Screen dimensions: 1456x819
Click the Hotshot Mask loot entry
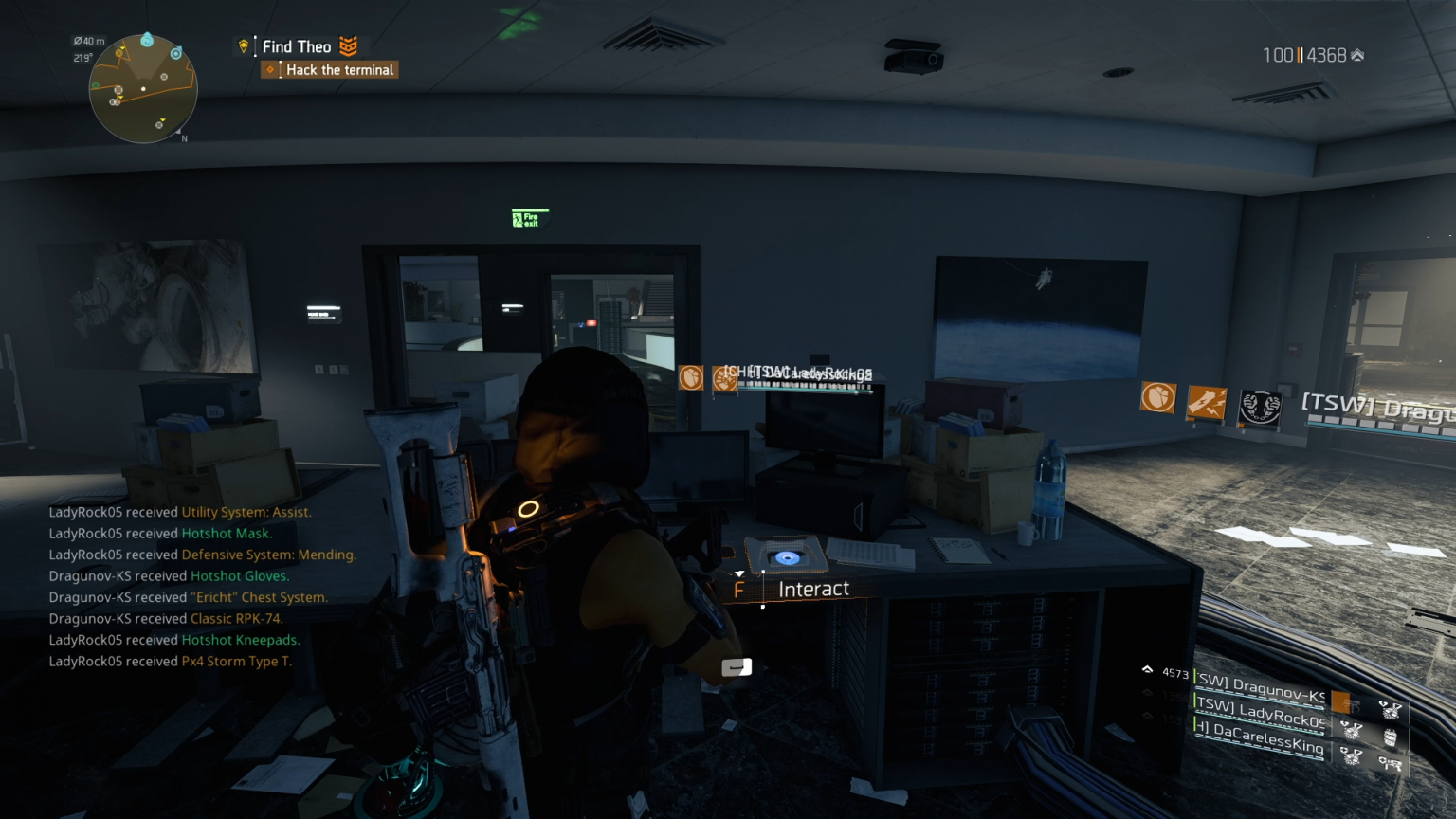[x=227, y=534]
